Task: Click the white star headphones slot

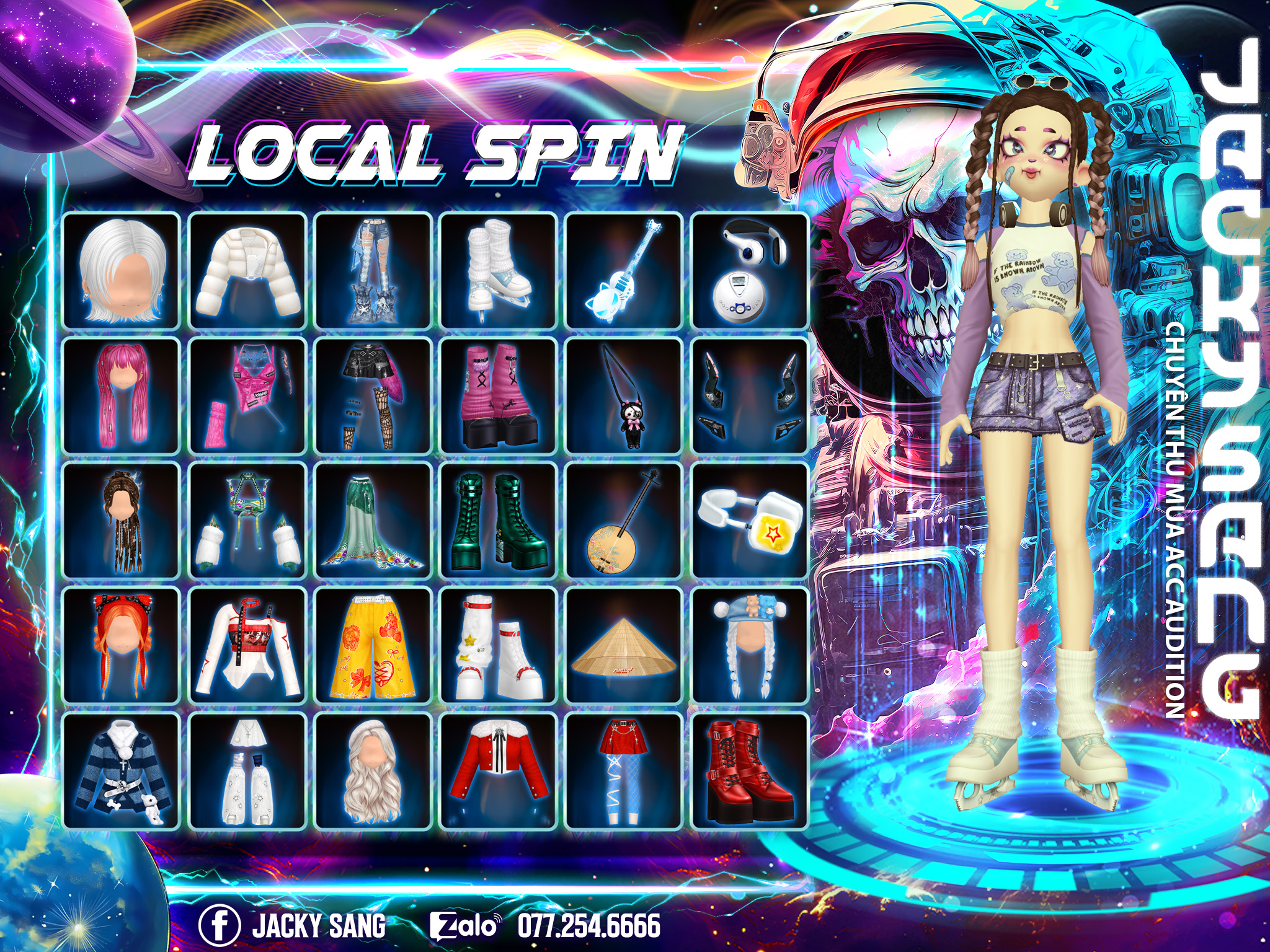Action: point(750,521)
